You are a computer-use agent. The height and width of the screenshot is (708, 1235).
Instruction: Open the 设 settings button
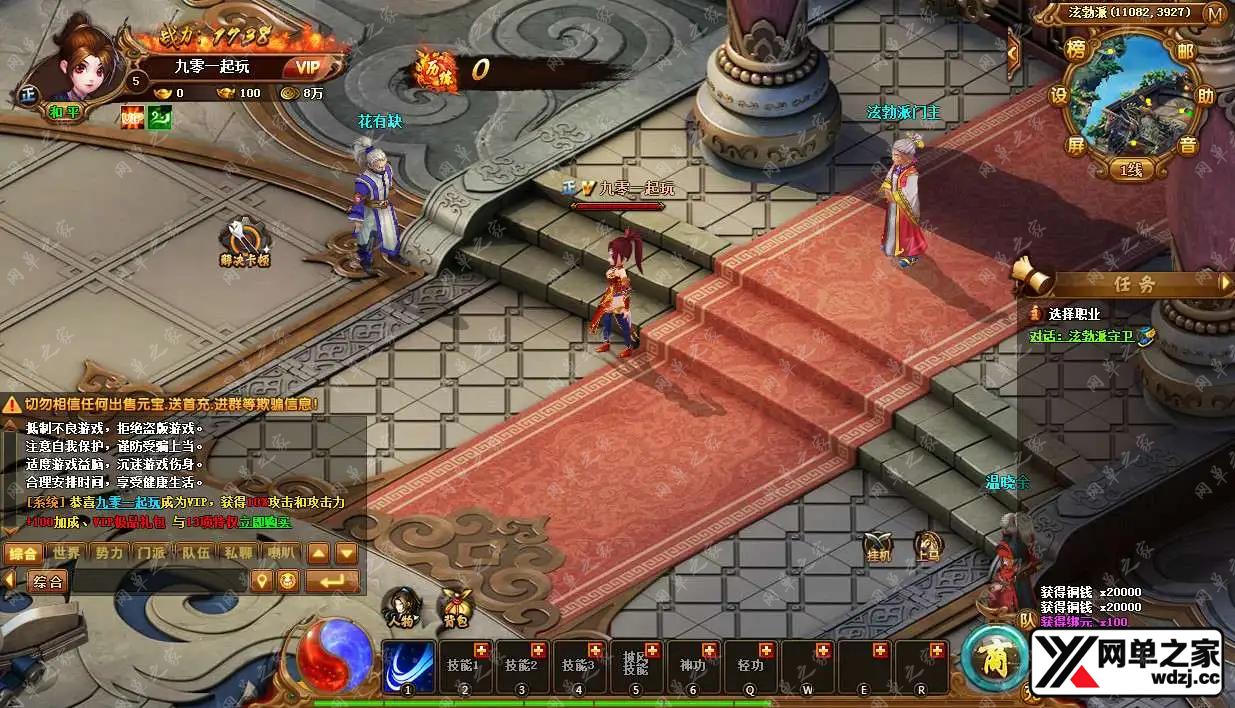coord(1059,97)
